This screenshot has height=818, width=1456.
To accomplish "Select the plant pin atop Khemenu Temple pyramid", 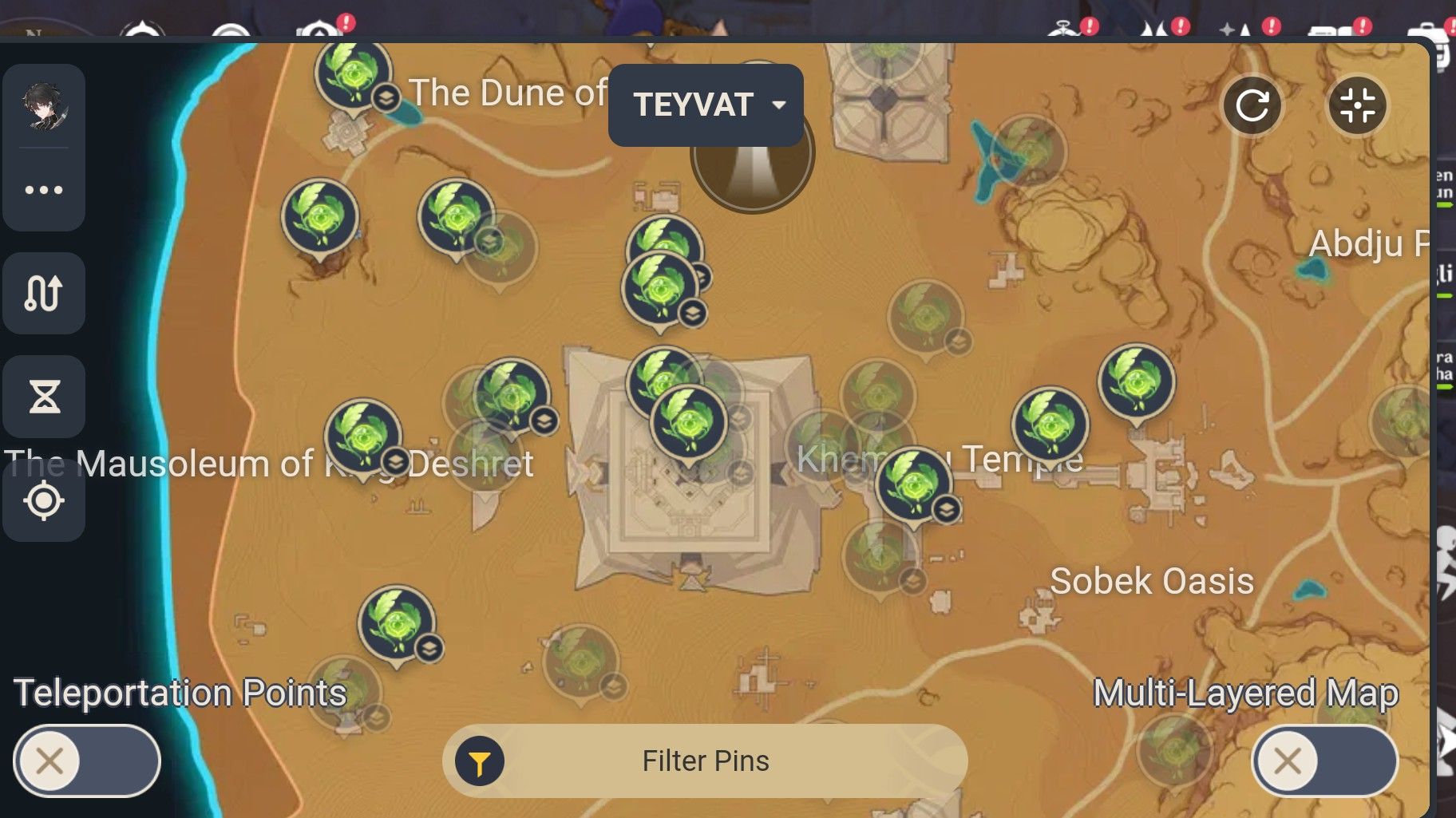I will tap(690, 423).
